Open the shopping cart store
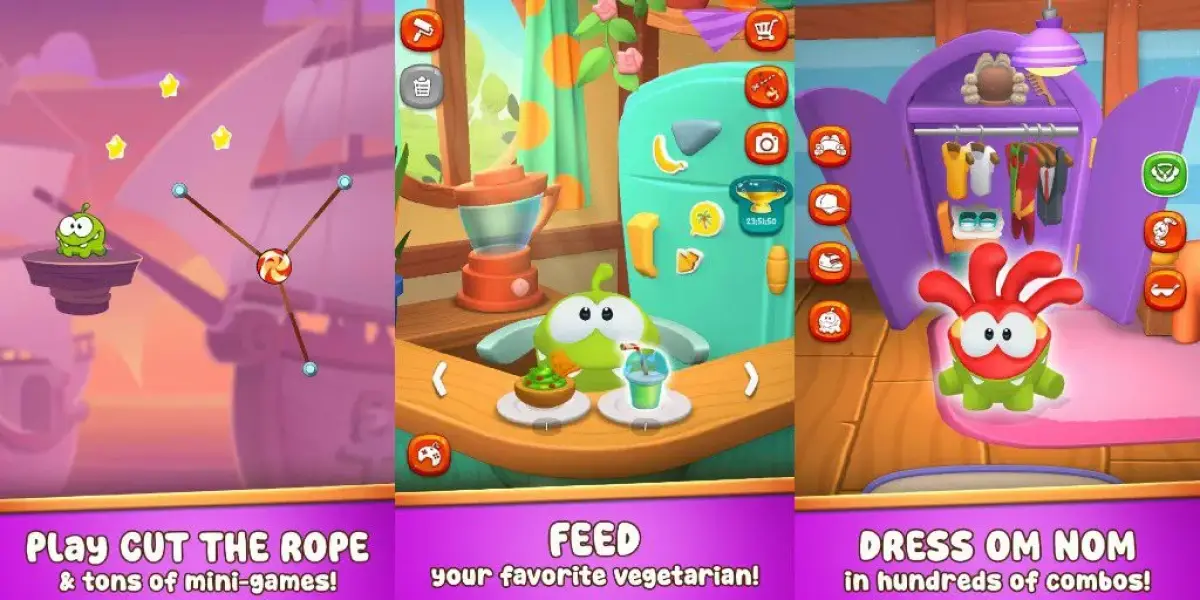The image size is (1200, 600). tap(766, 29)
